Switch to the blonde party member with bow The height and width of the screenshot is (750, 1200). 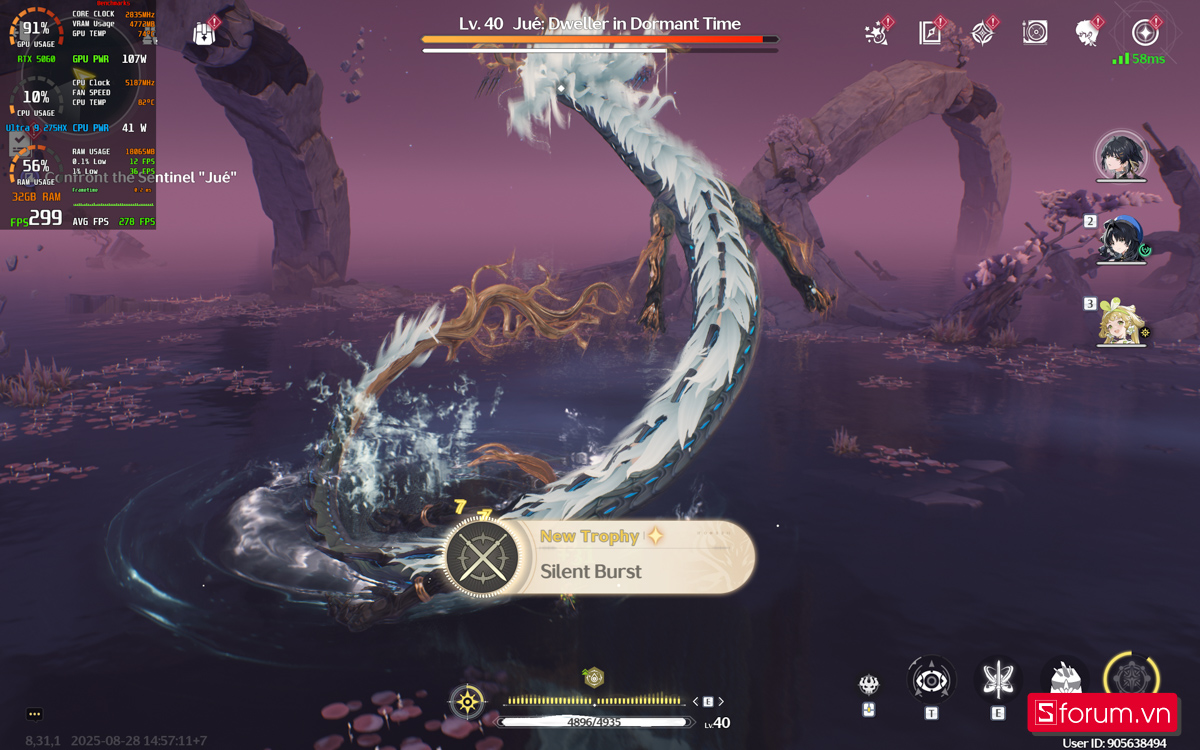click(x=1119, y=321)
